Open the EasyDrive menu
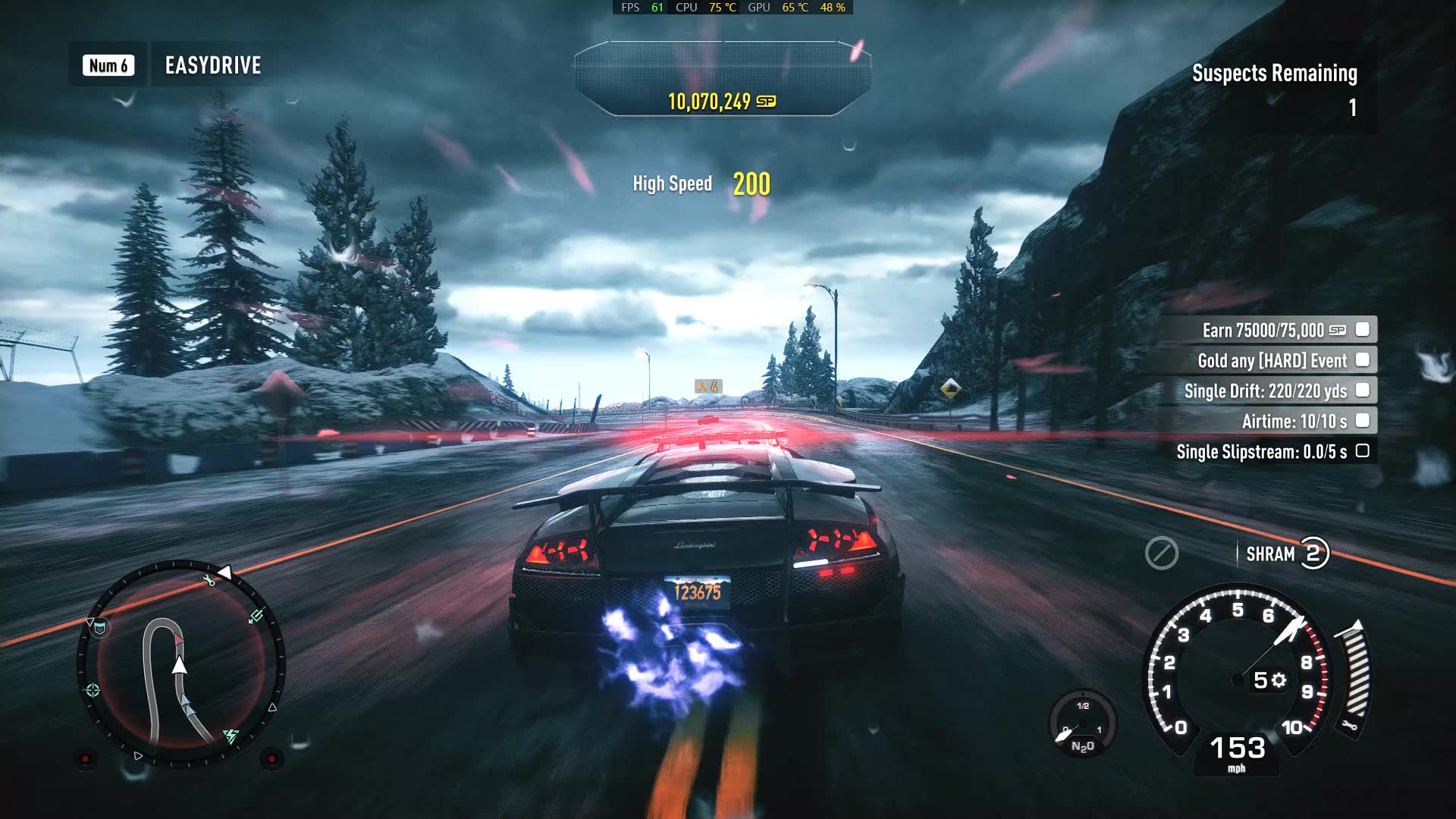The image size is (1456, 819). tap(212, 65)
